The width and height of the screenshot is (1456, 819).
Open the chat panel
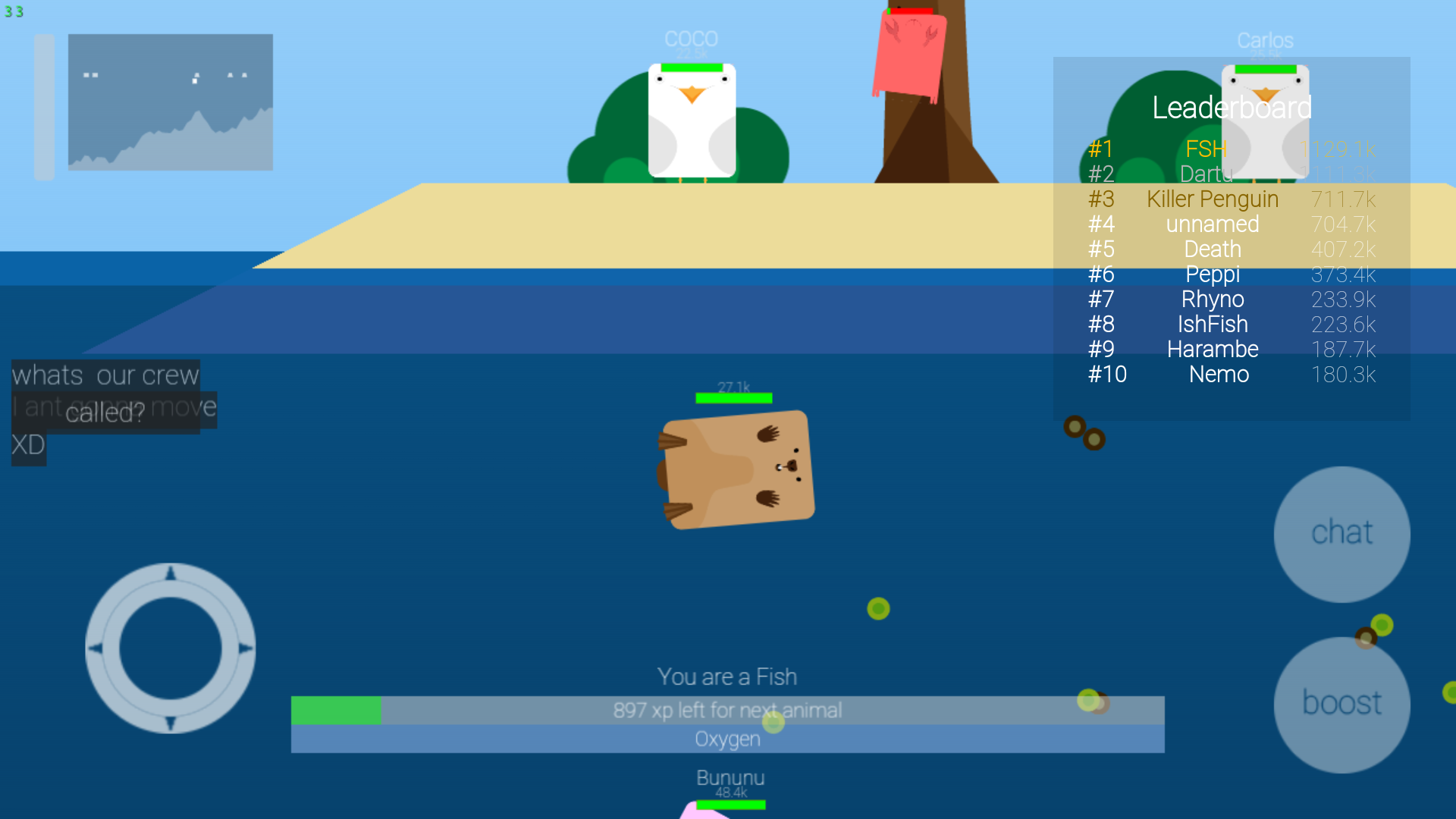1342,533
